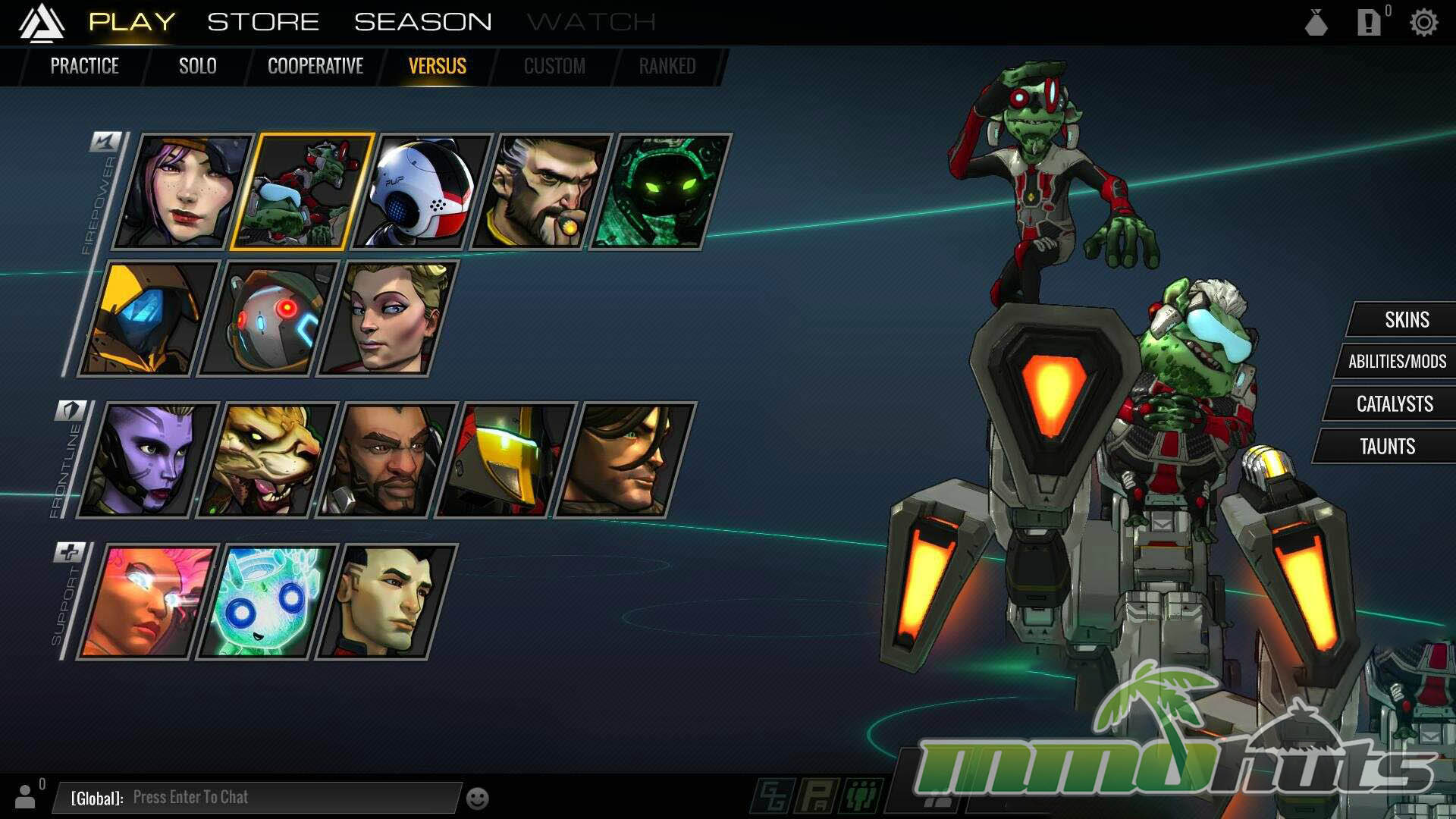1456x819 pixels.
Task: Open the emoji picker smiley
Action: click(x=477, y=799)
